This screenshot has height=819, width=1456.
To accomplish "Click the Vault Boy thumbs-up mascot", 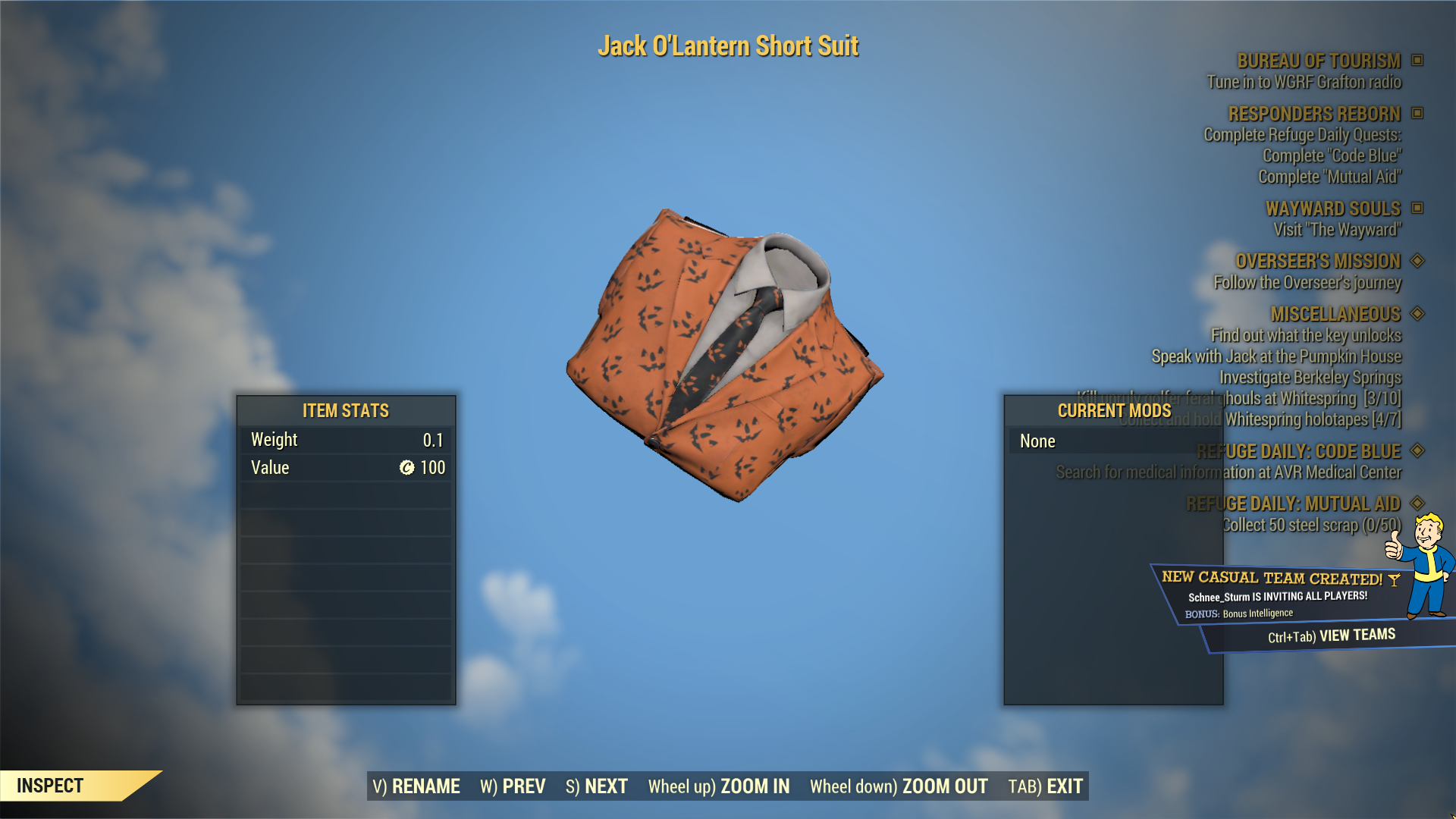I will (x=1429, y=561).
